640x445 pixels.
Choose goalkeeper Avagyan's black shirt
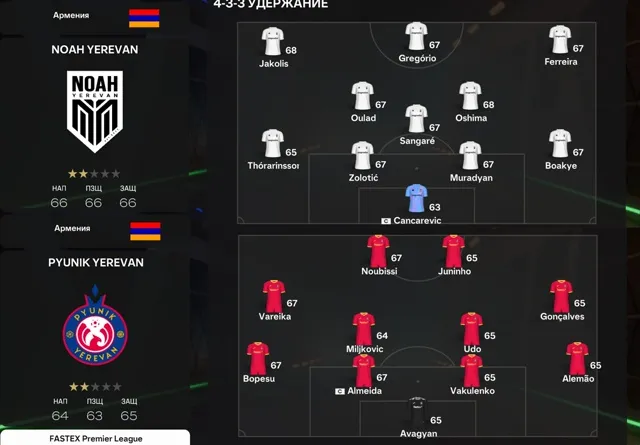[415, 408]
